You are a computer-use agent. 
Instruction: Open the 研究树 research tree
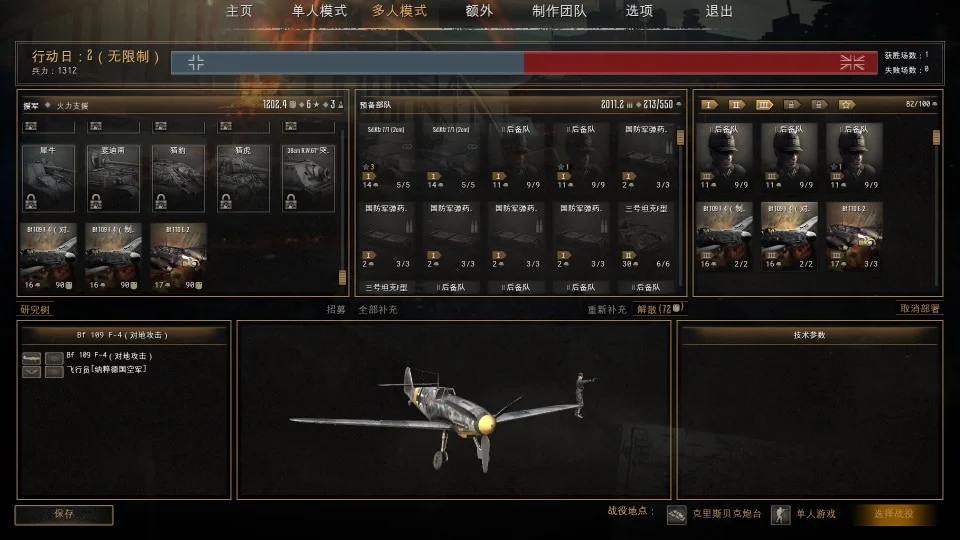(36, 310)
